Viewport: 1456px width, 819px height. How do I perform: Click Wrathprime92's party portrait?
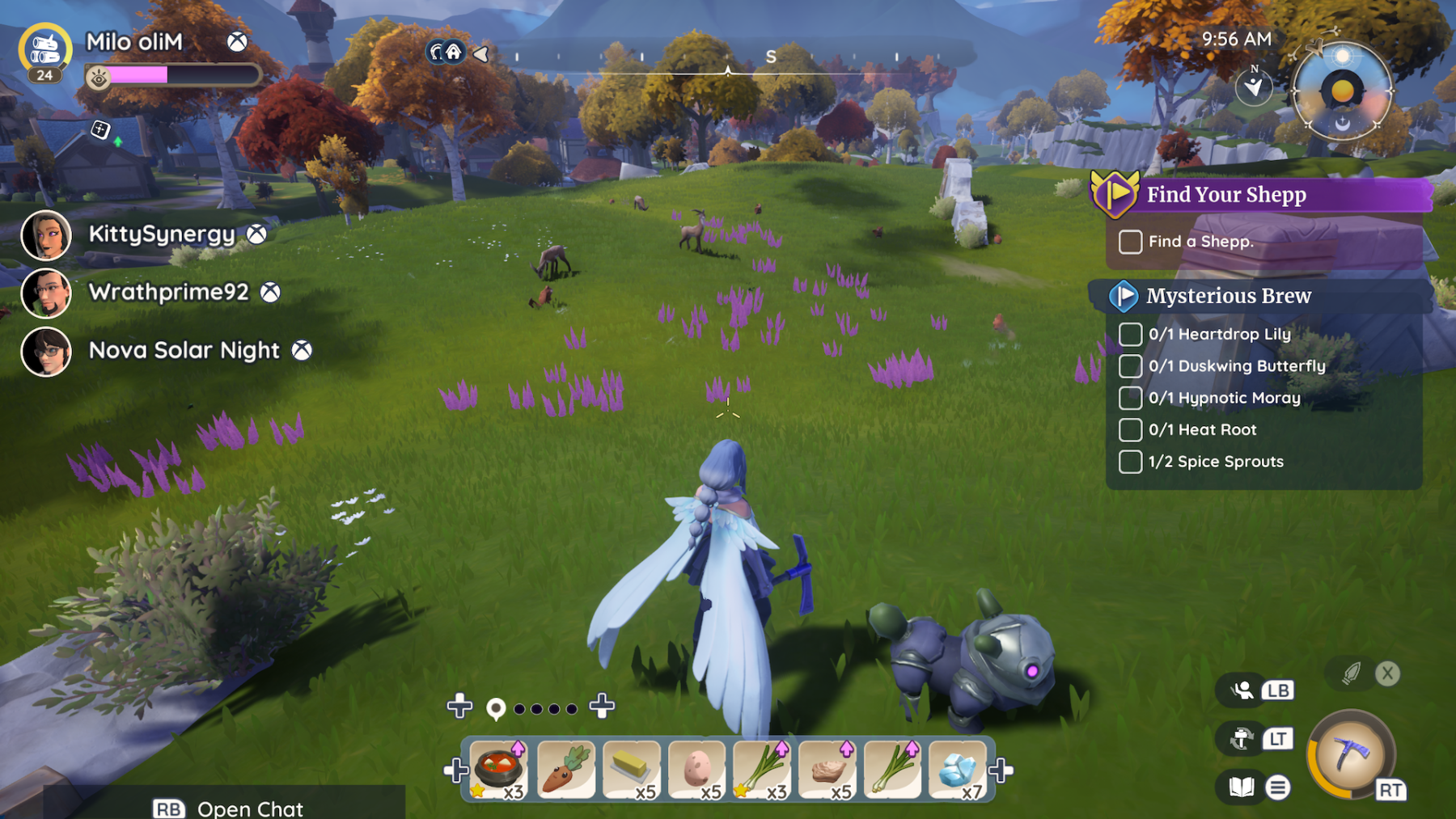[46, 293]
